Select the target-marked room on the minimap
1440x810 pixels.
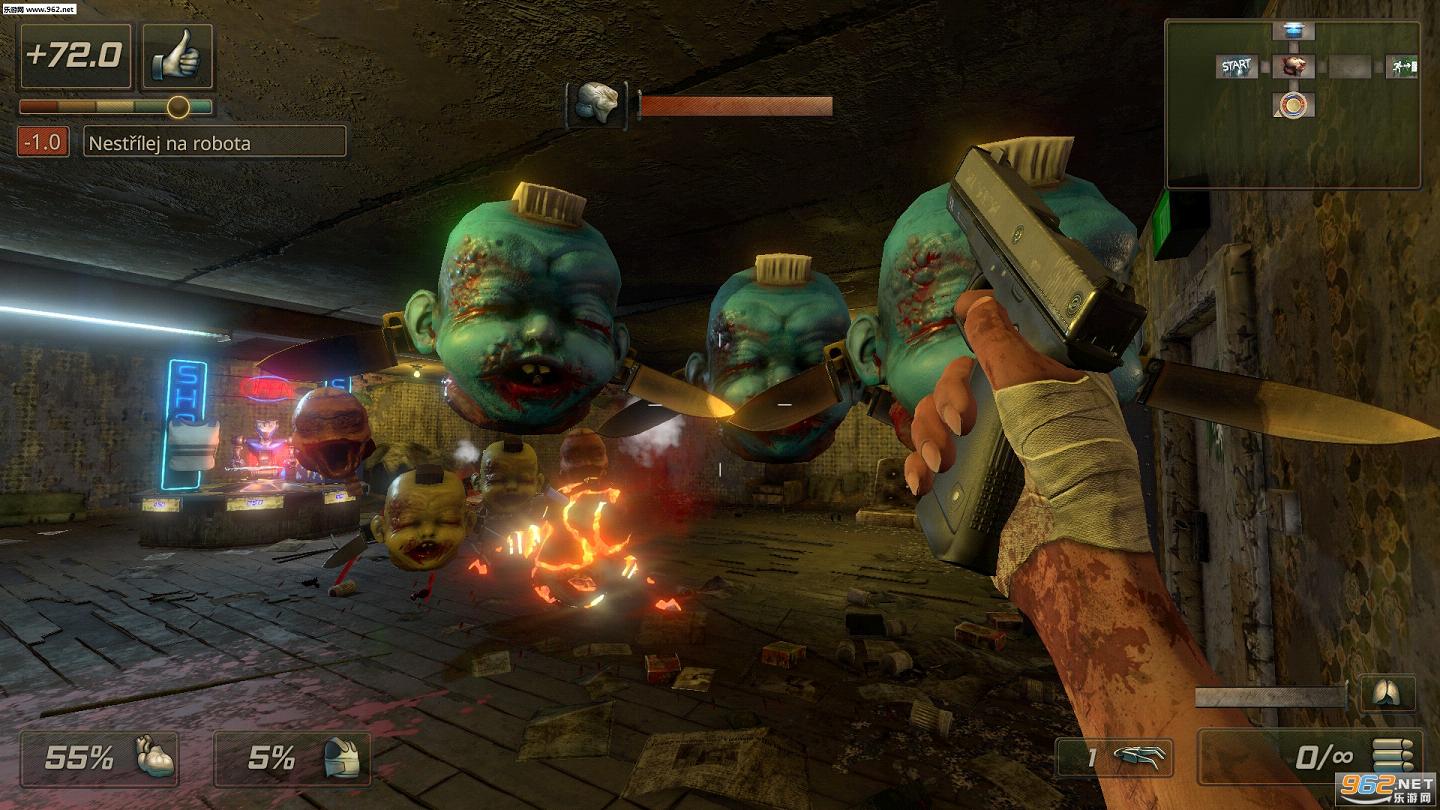[x=1293, y=104]
